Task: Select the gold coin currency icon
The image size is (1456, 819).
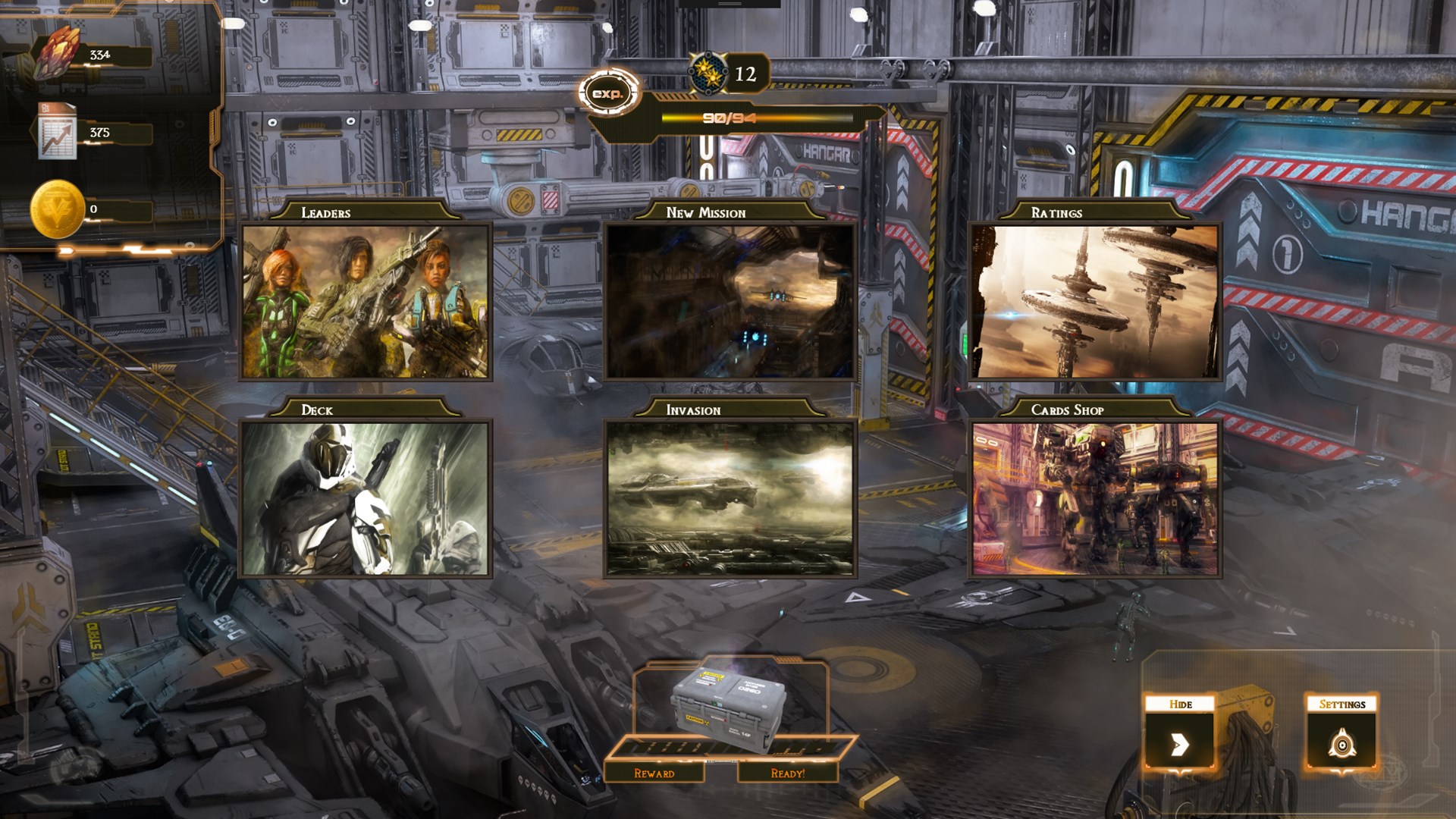Action: pyautogui.click(x=57, y=209)
